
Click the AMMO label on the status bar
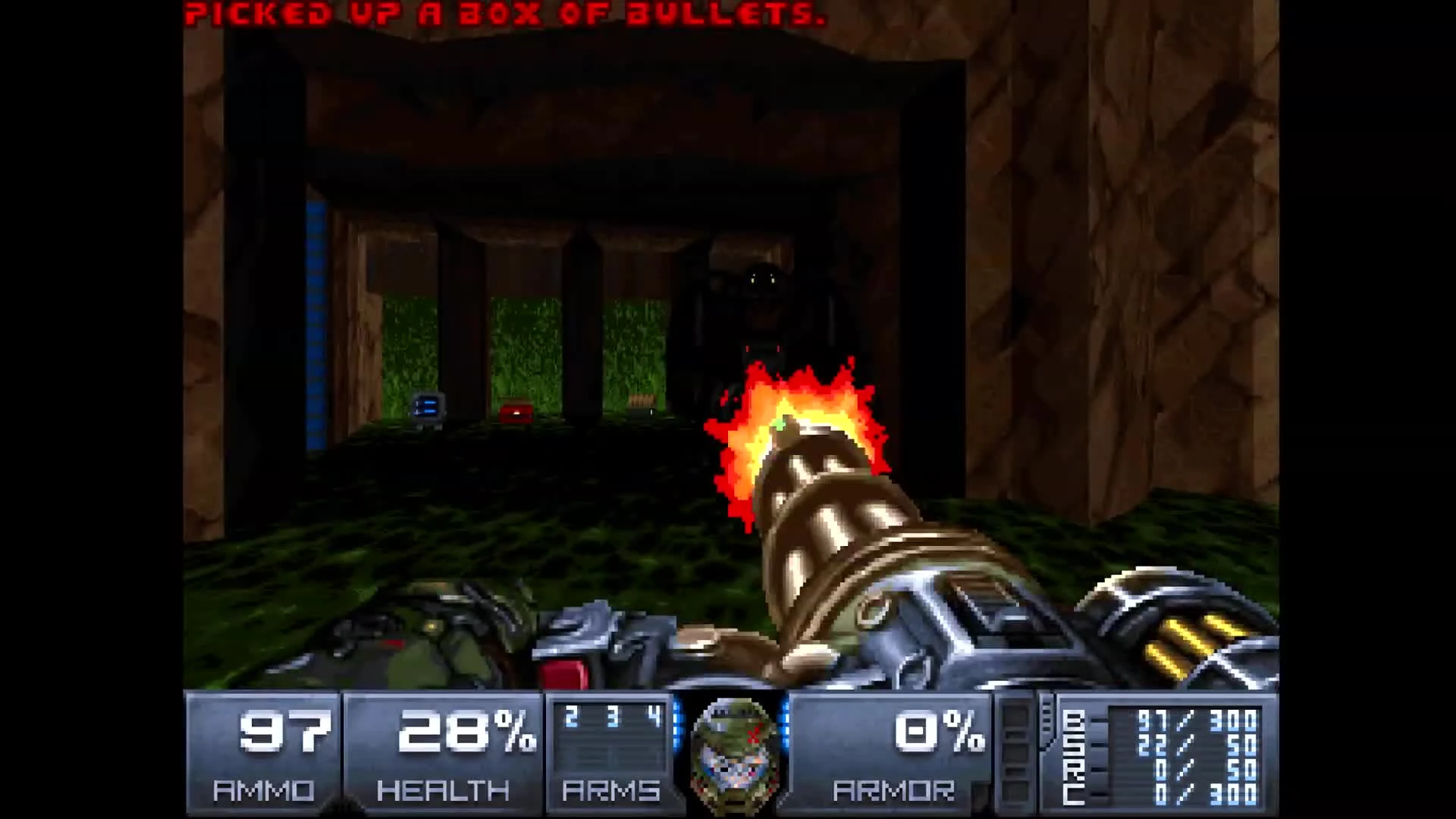coord(265,791)
